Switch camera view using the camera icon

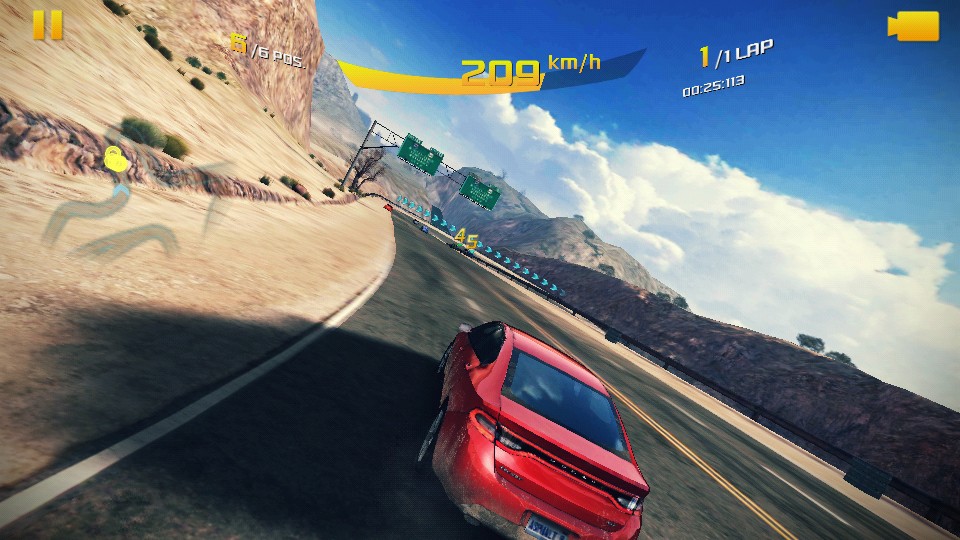click(x=913, y=26)
